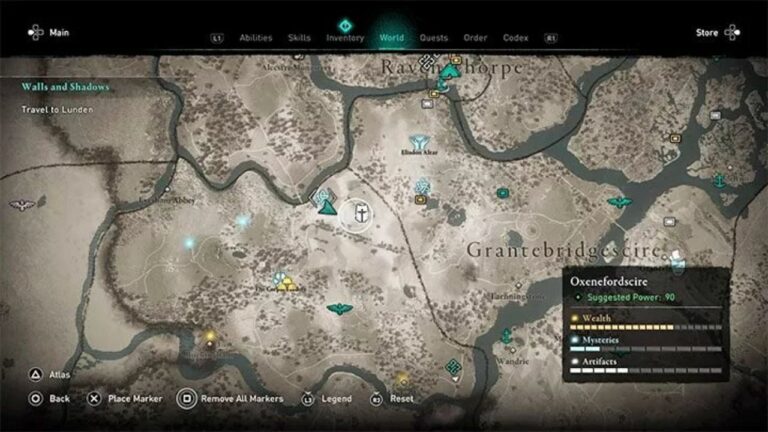This screenshot has width=768, height=432.
Task: Select the World tab
Action: pos(391,38)
